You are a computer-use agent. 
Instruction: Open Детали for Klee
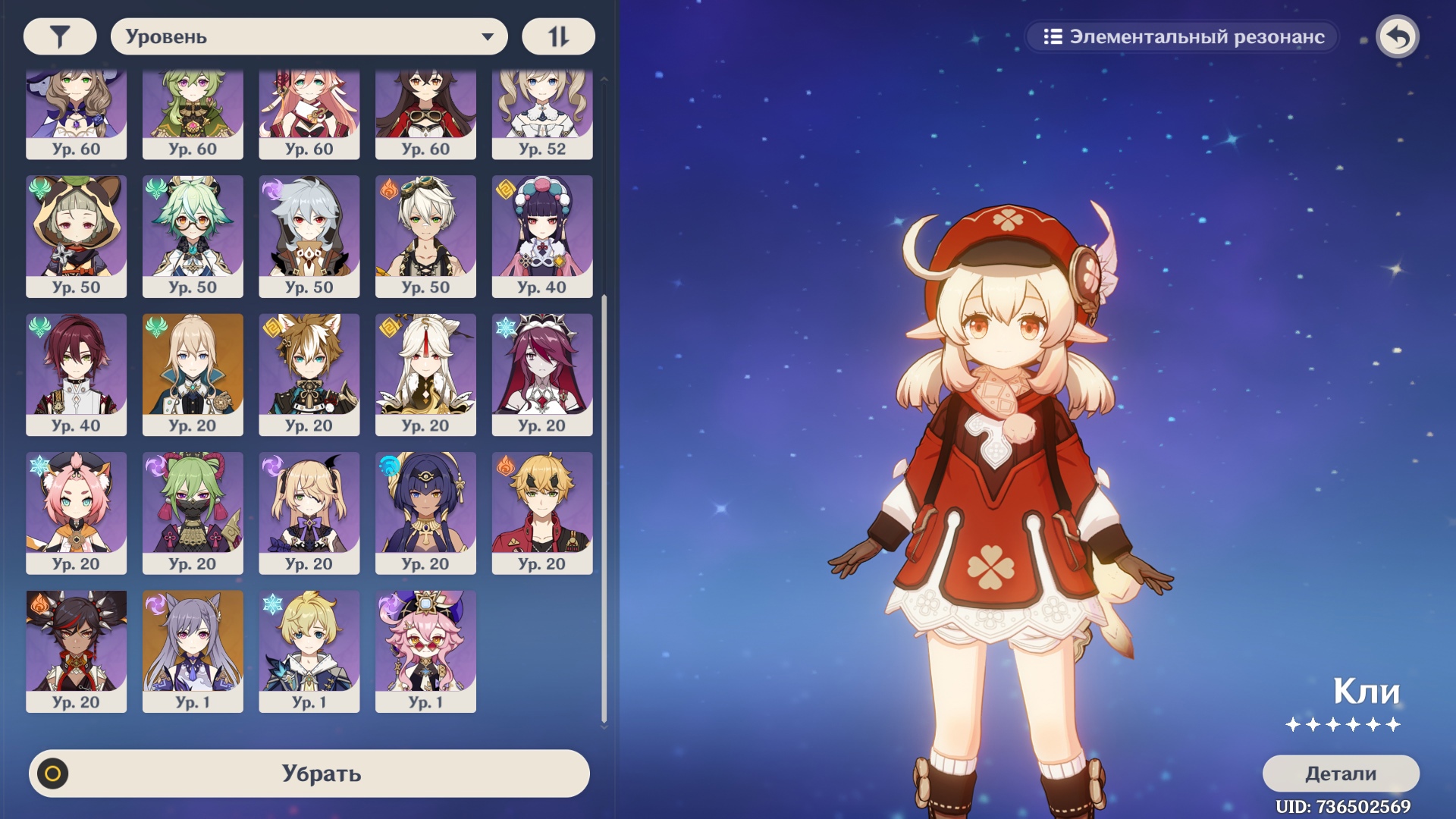(1340, 773)
